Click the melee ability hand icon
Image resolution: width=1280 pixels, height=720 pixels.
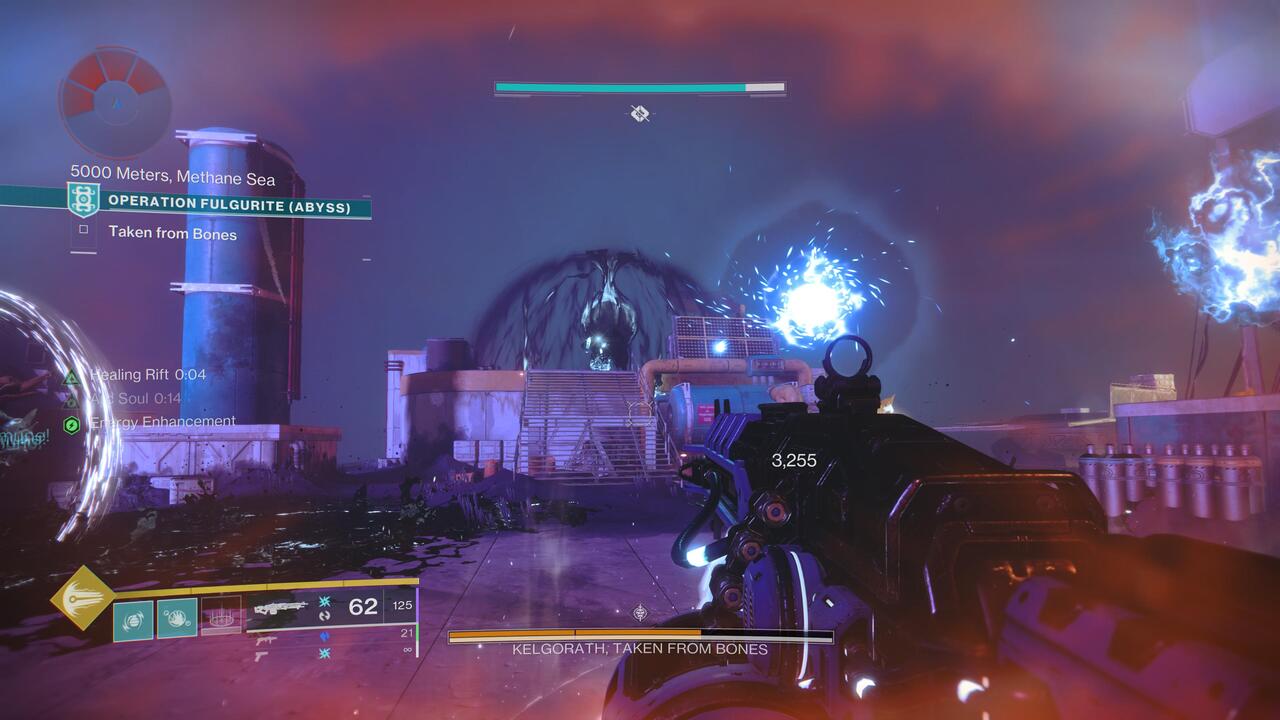pyautogui.click(x=177, y=619)
